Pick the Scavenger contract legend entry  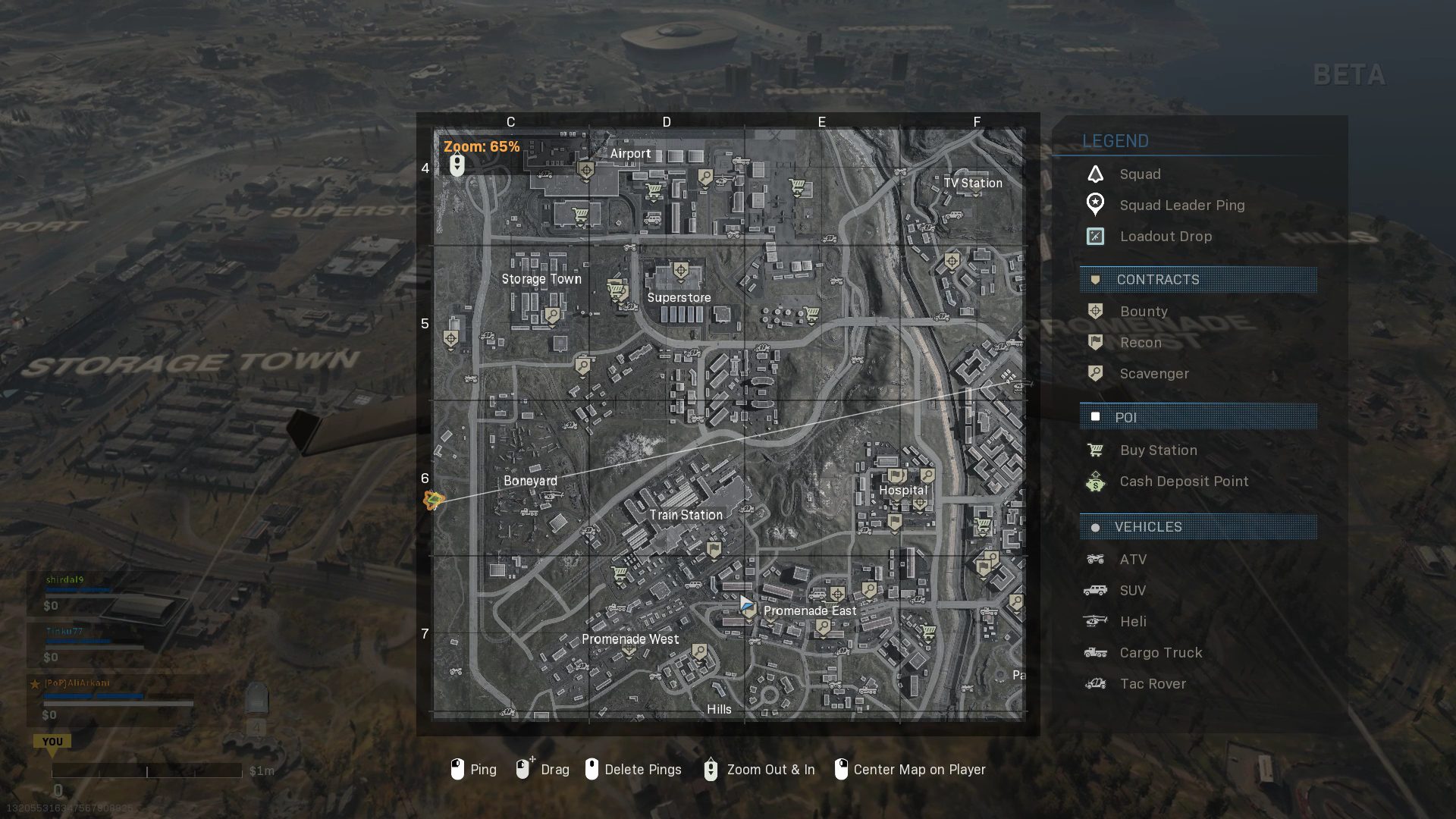point(1153,374)
